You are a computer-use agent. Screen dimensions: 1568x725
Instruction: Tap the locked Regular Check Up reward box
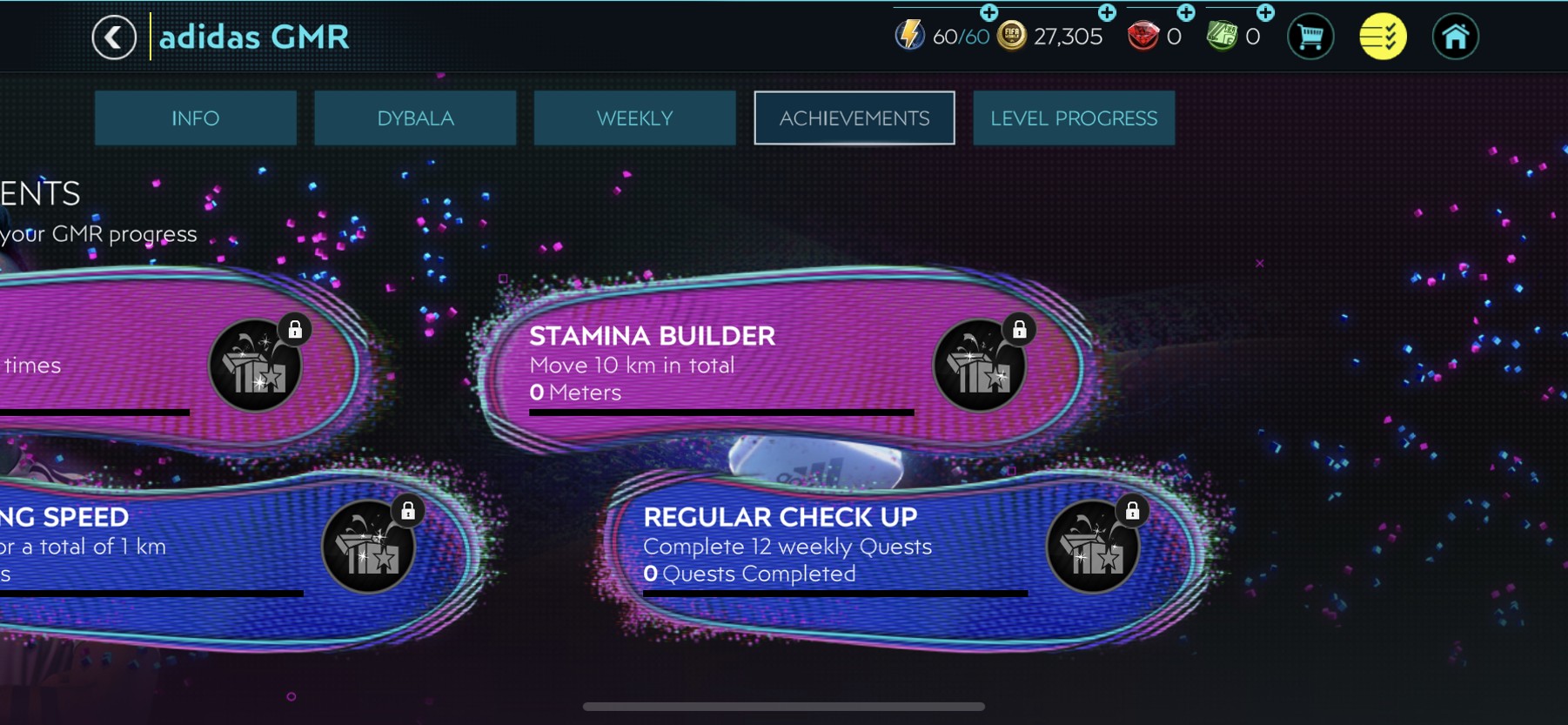click(1092, 547)
